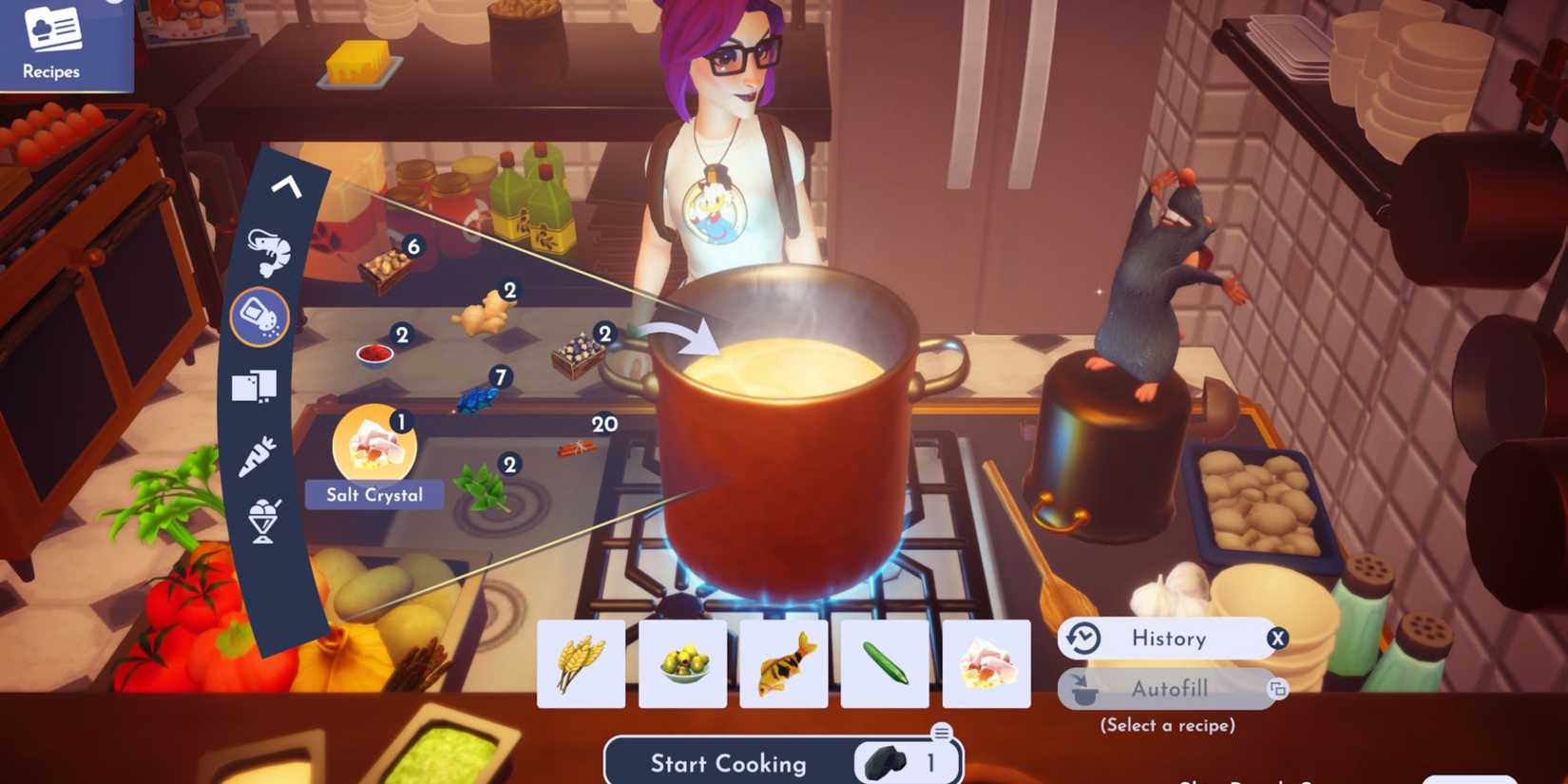Select the carrot vegetables category icon
This screenshot has height=784, width=1568.
point(257,453)
